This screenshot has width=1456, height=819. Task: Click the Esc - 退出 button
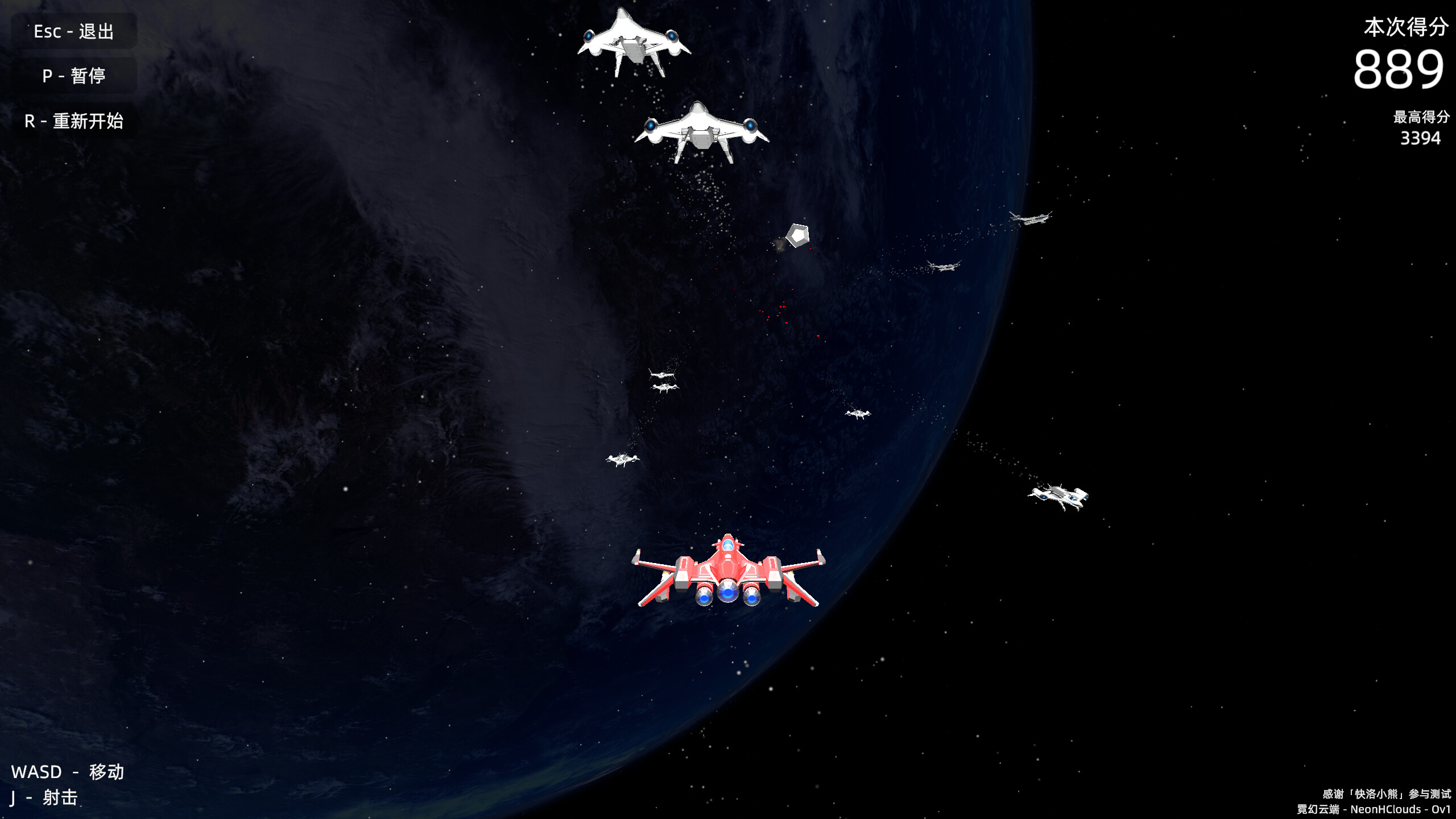[x=74, y=31]
